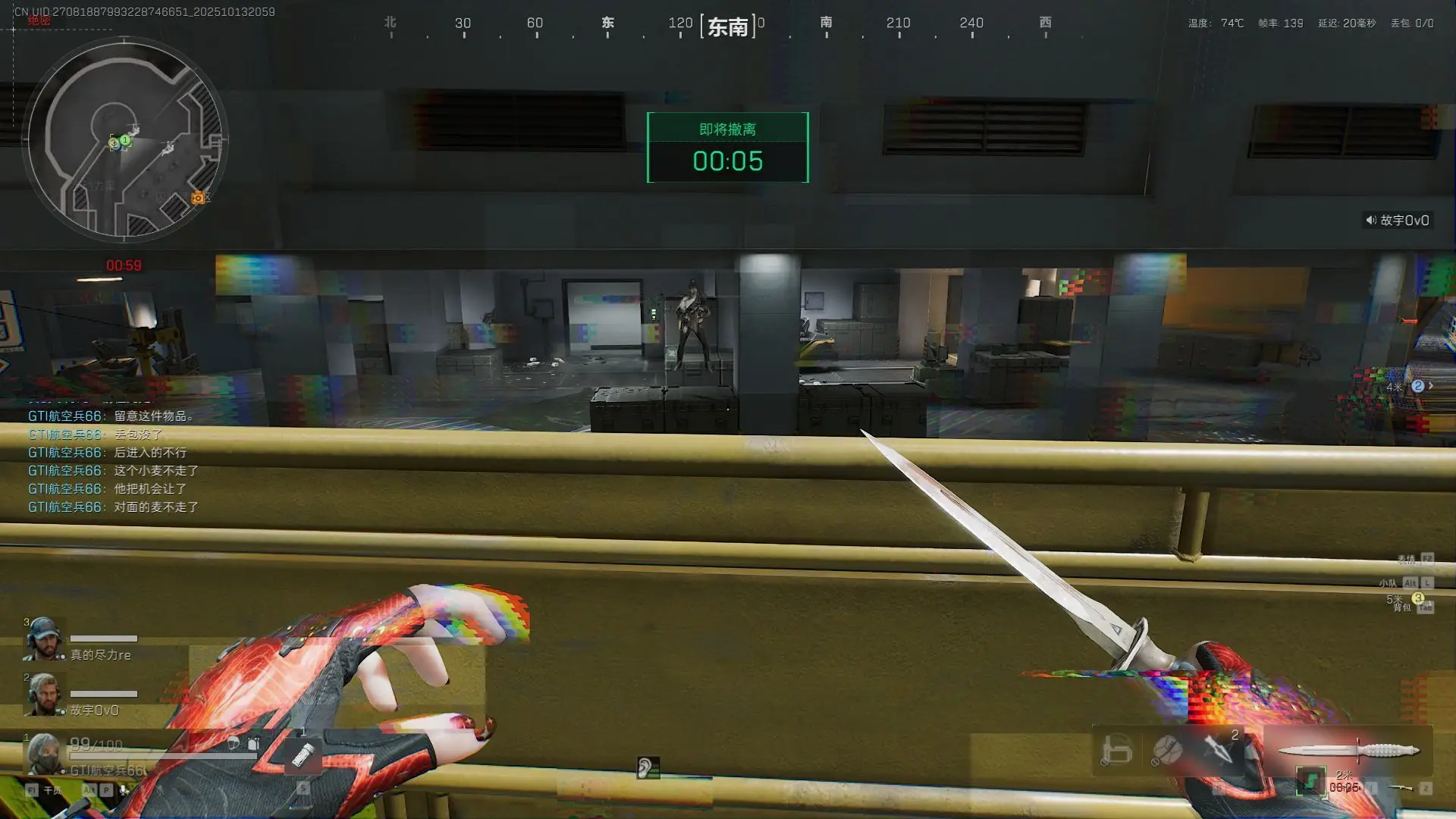Click the 故宇OvO voice speaker indicator
This screenshot has width=1456, height=819.
click(x=1398, y=221)
